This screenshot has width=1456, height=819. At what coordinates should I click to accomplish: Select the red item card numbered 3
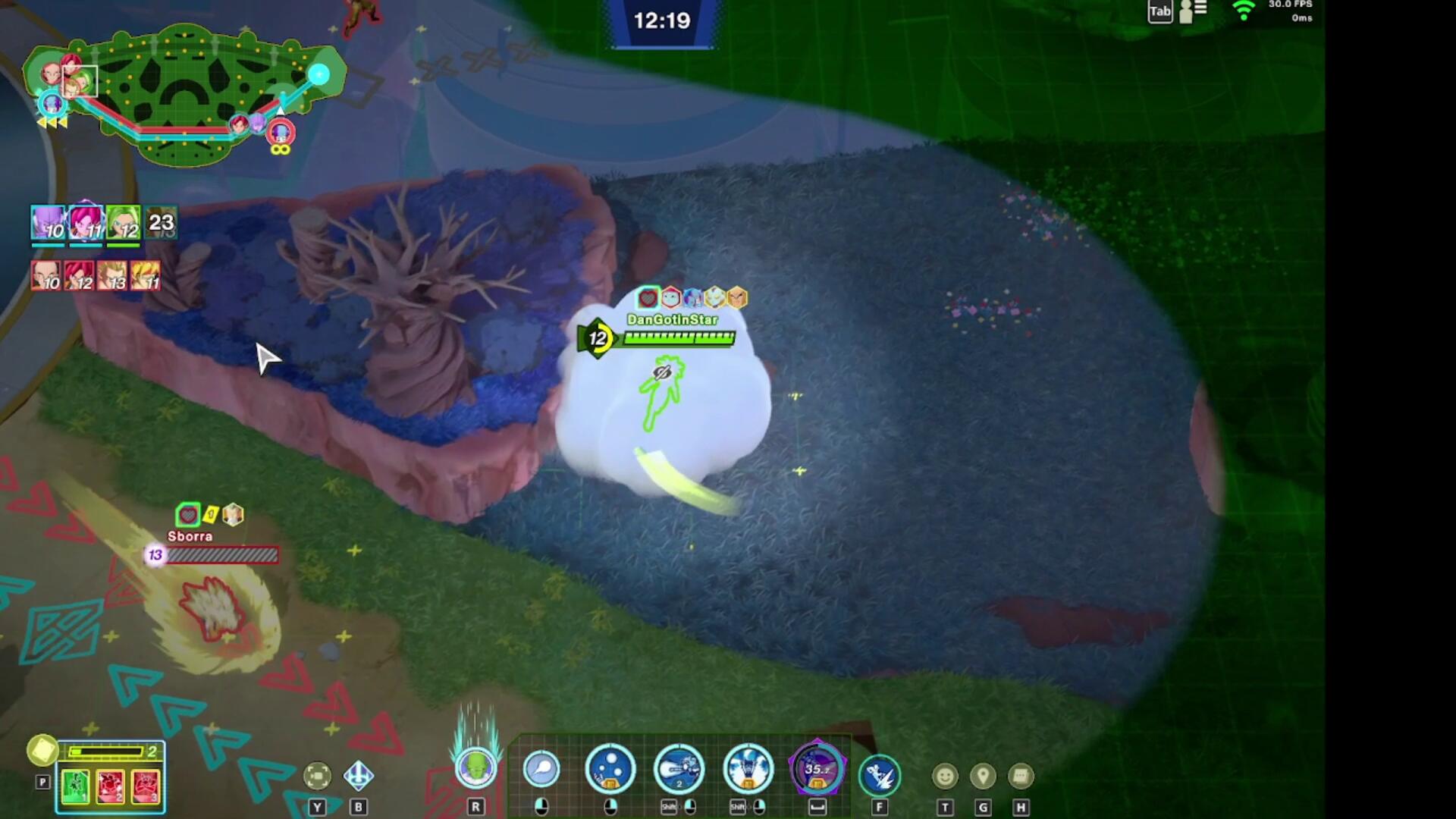[146, 786]
